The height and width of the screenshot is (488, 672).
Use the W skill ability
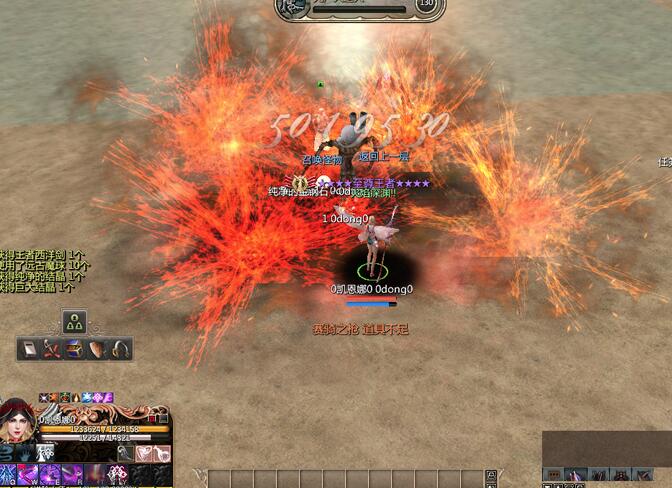tap(29, 474)
